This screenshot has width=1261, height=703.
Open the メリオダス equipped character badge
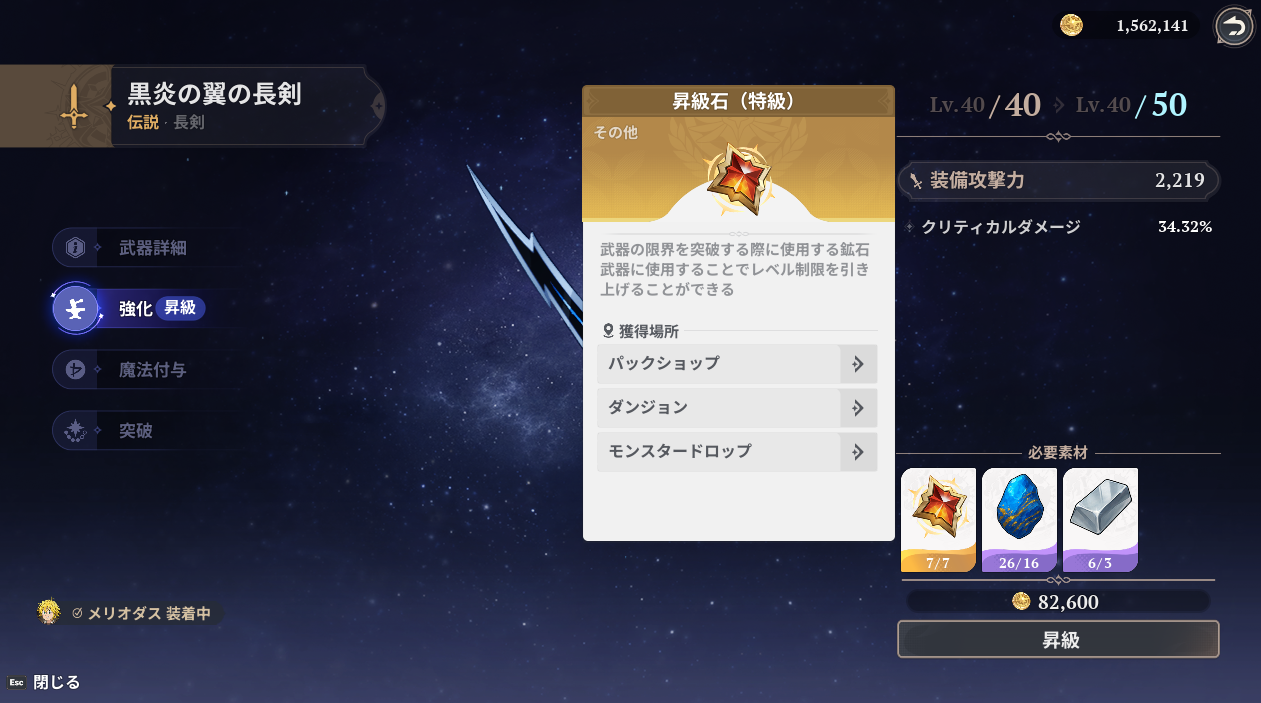[130, 613]
